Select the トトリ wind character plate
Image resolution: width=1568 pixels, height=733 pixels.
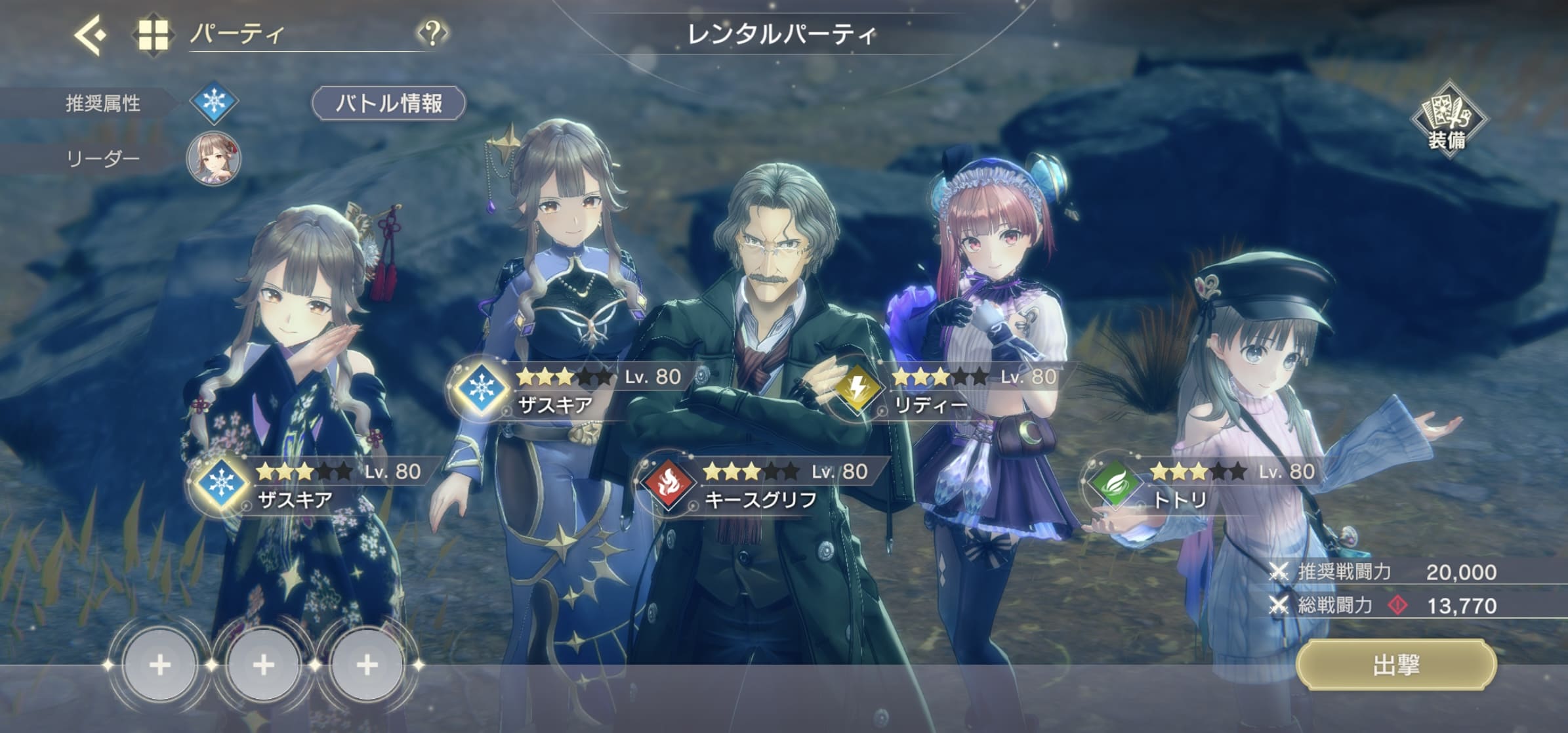pos(1201,484)
